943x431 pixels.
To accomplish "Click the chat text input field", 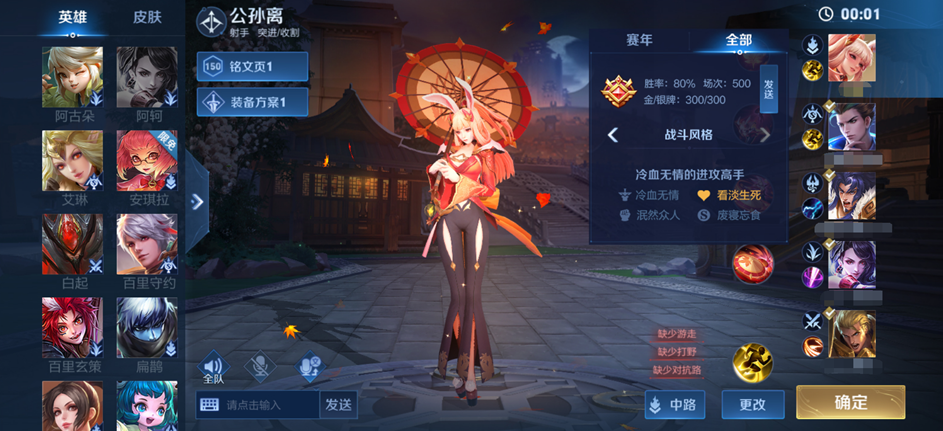I will pos(258,404).
